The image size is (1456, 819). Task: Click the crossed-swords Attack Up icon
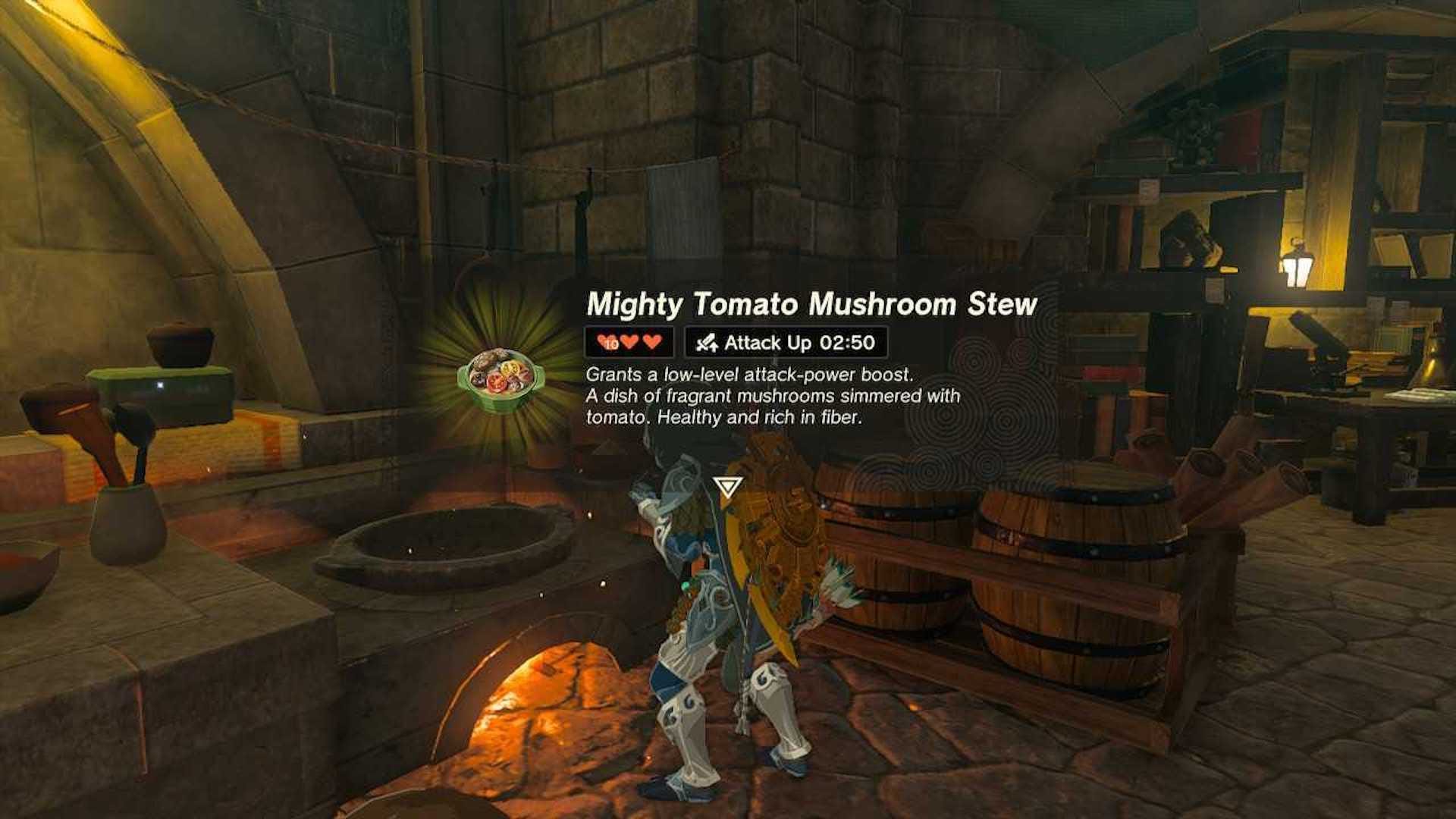[x=707, y=343]
